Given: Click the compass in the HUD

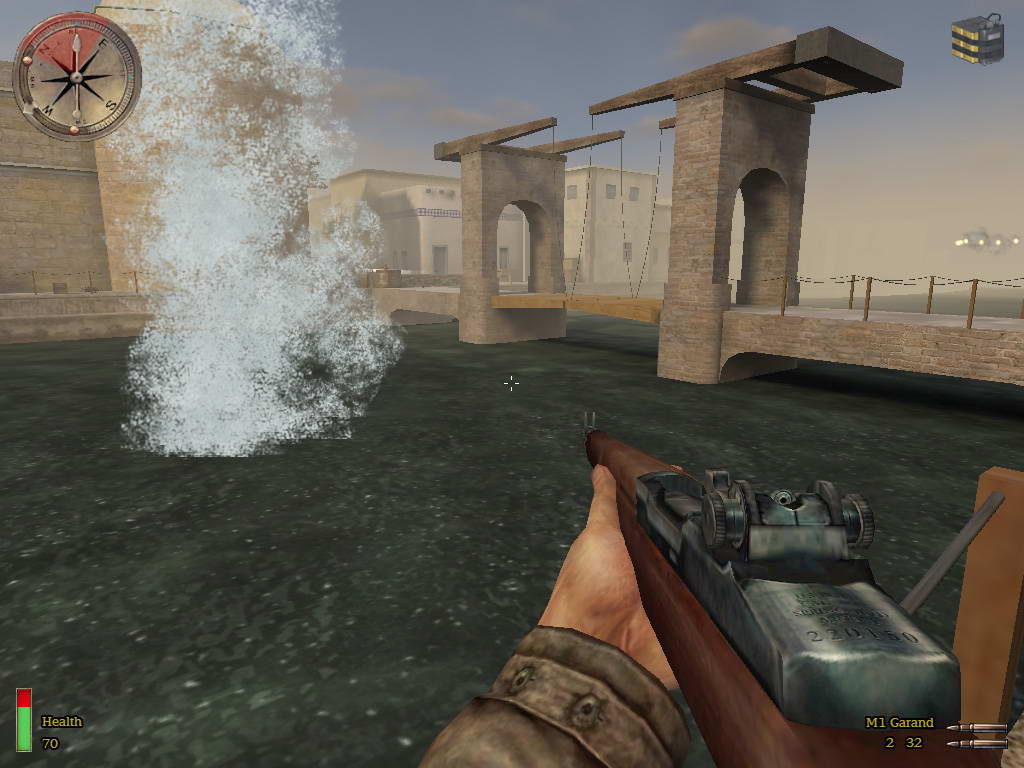Looking at the screenshot, I should pyautogui.click(x=76, y=76).
